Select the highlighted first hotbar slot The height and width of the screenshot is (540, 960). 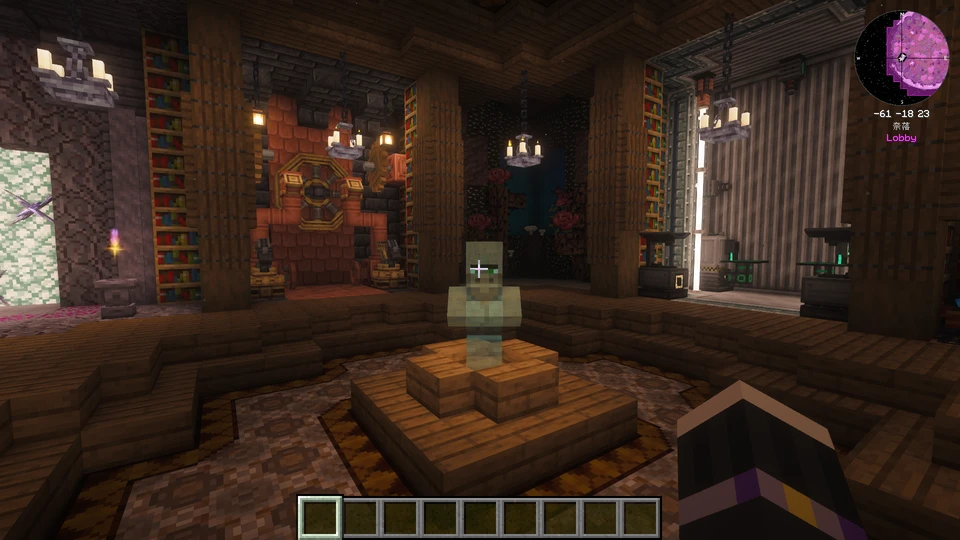click(x=321, y=517)
